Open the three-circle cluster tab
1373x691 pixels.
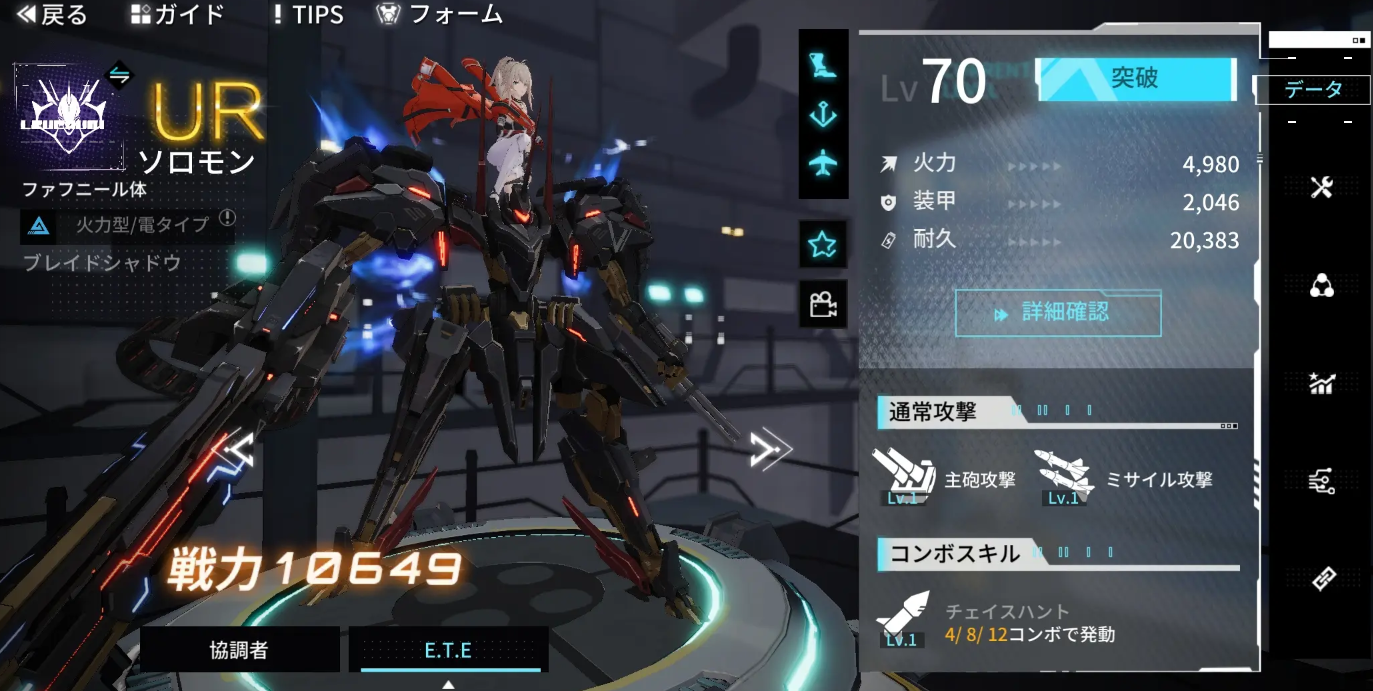pos(1322,287)
